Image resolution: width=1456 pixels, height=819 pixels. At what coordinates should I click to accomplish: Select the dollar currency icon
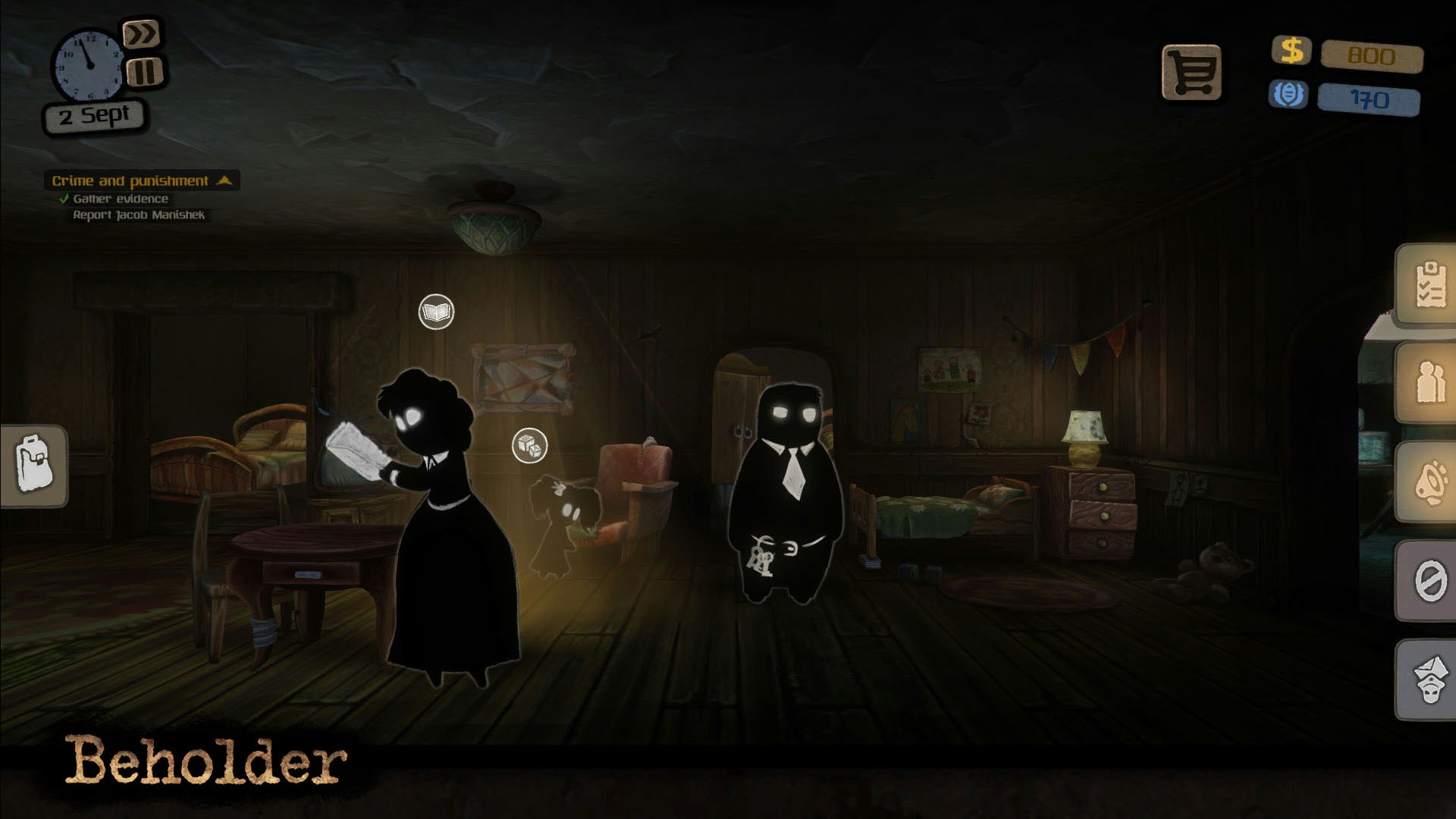click(x=1291, y=52)
